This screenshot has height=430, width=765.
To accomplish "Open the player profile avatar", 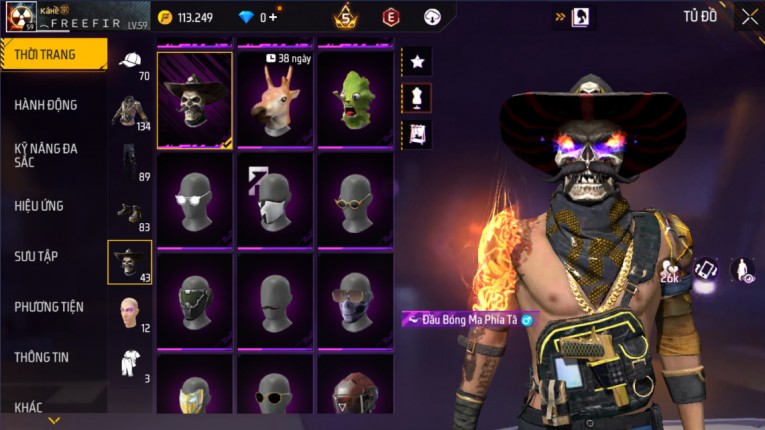I will pos(21,16).
